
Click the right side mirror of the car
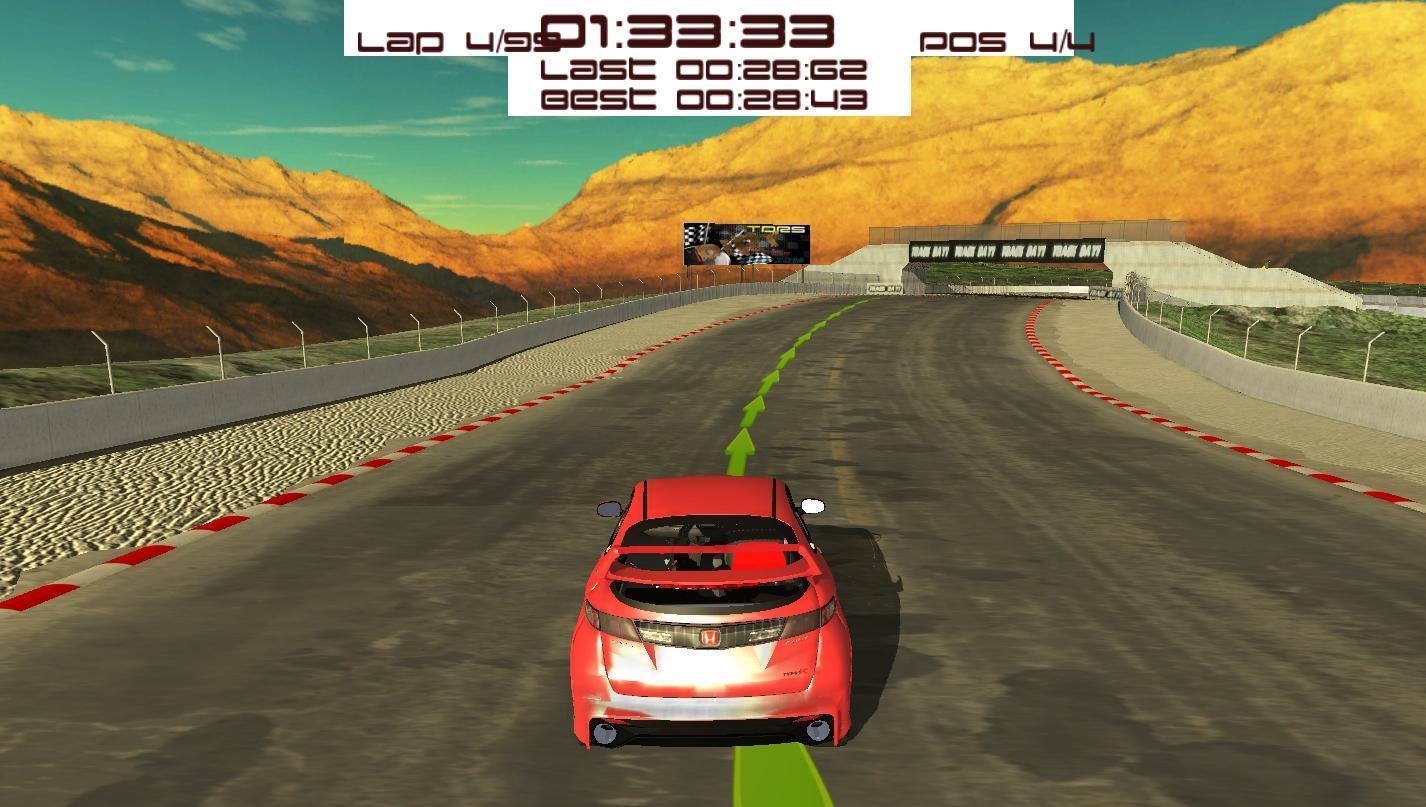[x=812, y=506]
